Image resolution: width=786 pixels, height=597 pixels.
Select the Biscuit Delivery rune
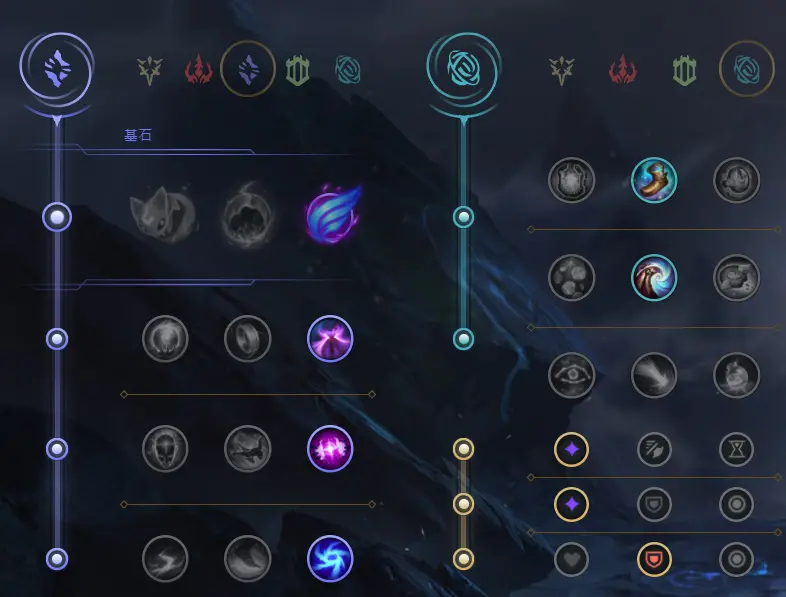pyautogui.click(x=737, y=277)
